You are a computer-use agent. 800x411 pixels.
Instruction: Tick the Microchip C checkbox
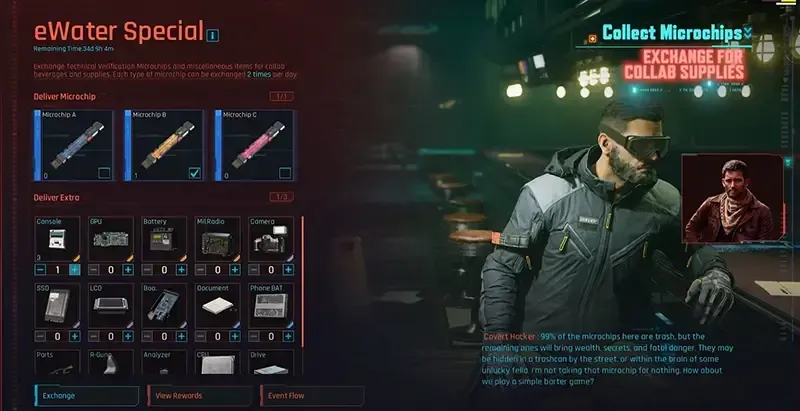point(285,173)
